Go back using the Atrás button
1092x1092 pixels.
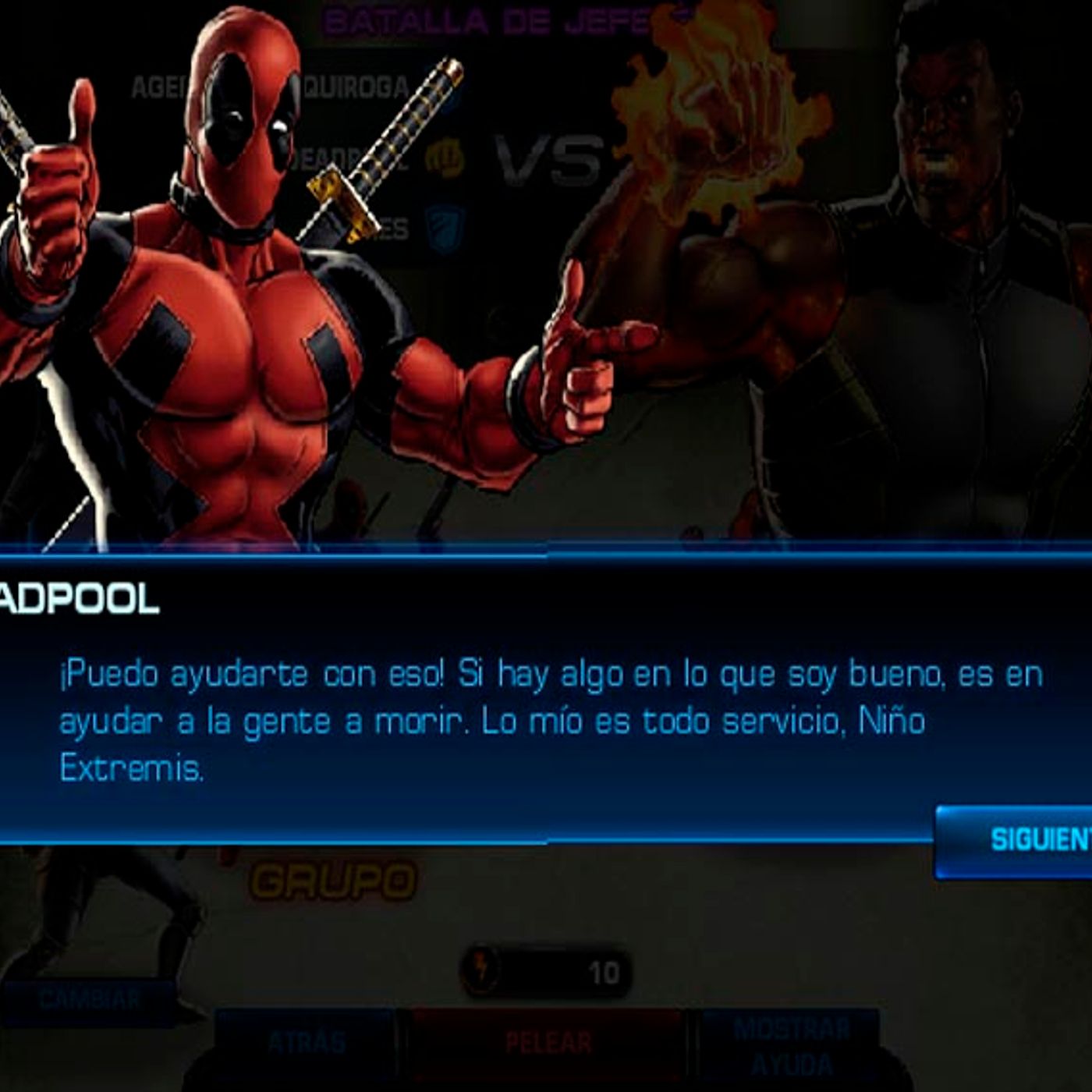pyautogui.click(x=306, y=1044)
